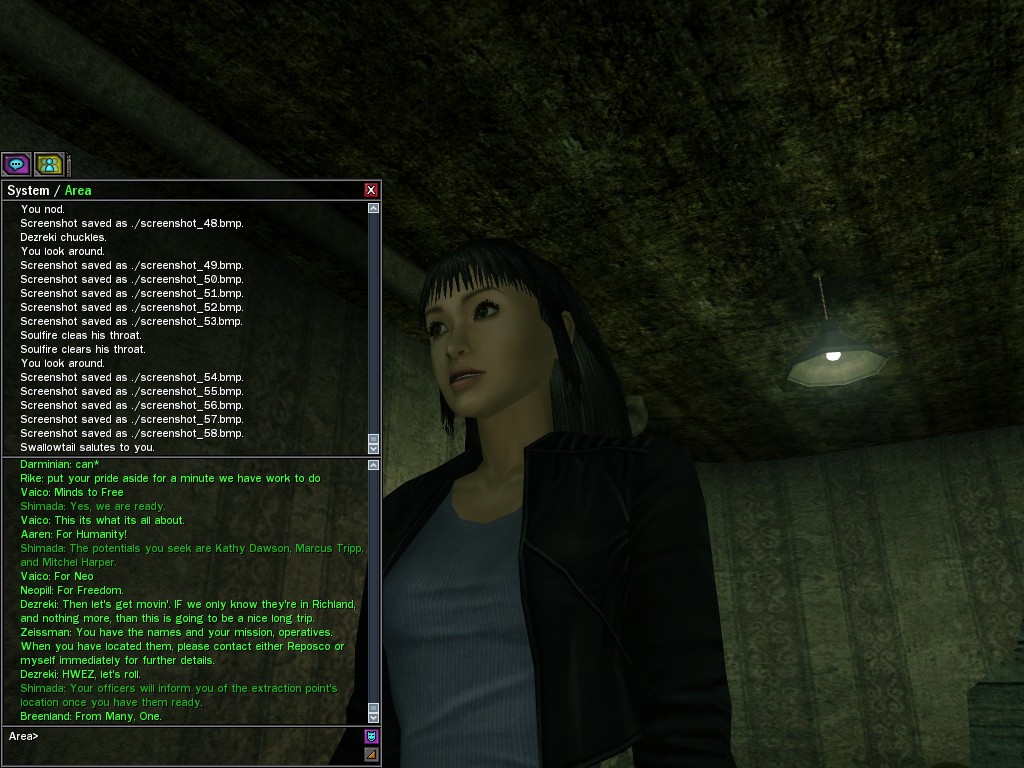The width and height of the screenshot is (1024, 768).
Task: Open the purple chat bubble panel
Action: click(x=16, y=164)
